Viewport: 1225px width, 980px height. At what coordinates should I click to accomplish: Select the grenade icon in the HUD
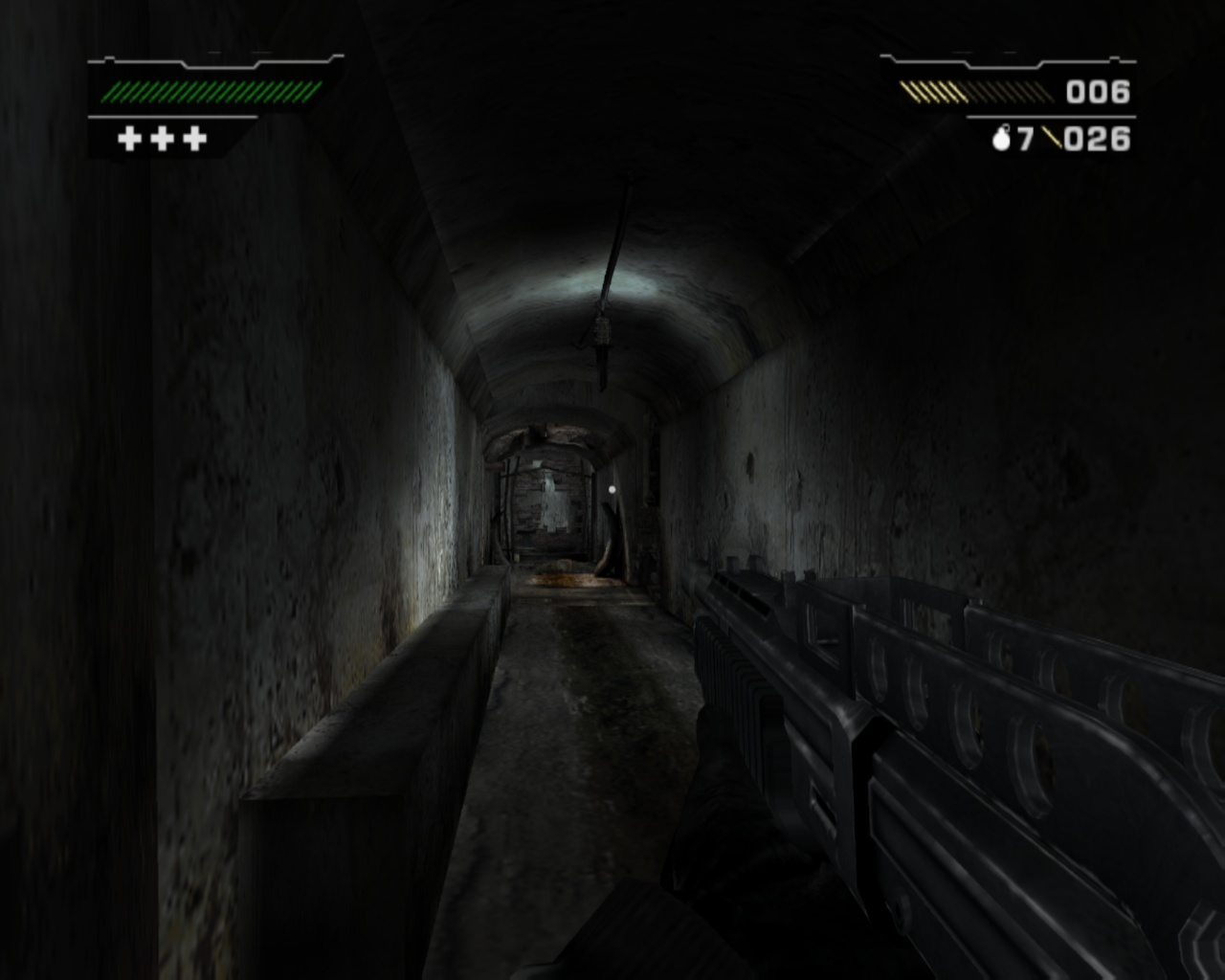pyautogui.click(x=1002, y=139)
